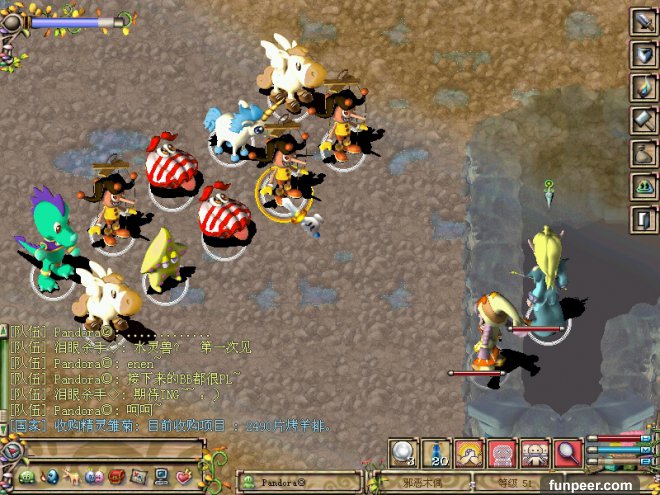
Task: Click the rainbow flame skill icon
Action: tap(643, 87)
